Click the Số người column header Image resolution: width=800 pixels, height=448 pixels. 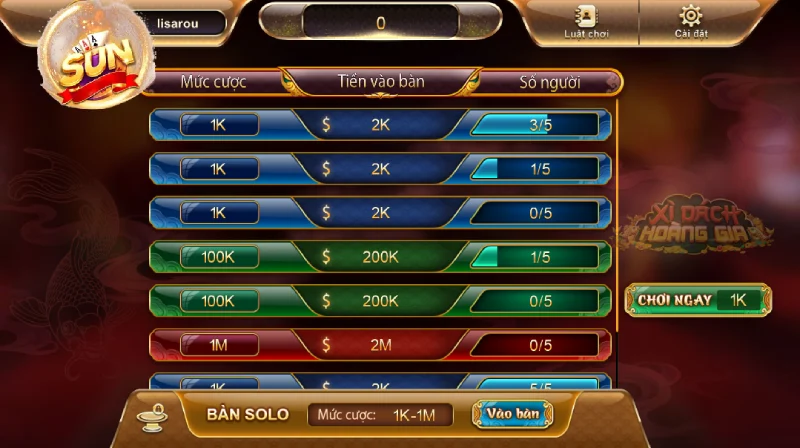pyautogui.click(x=549, y=82)
